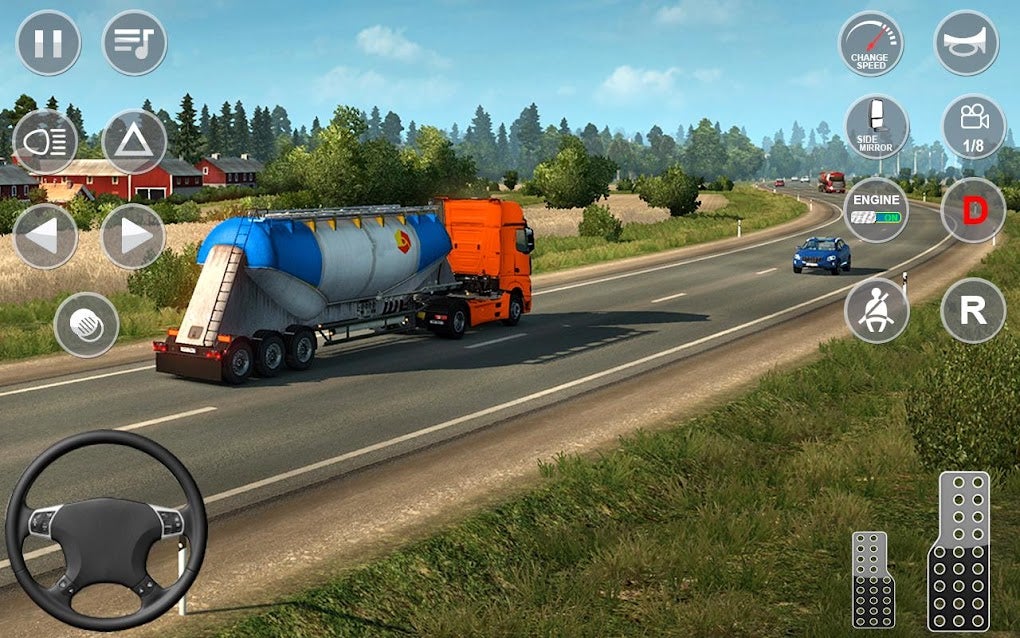Screen dimensions: 1020x638
Task: Tap the accelerator pedal
Action: point(958,550)
